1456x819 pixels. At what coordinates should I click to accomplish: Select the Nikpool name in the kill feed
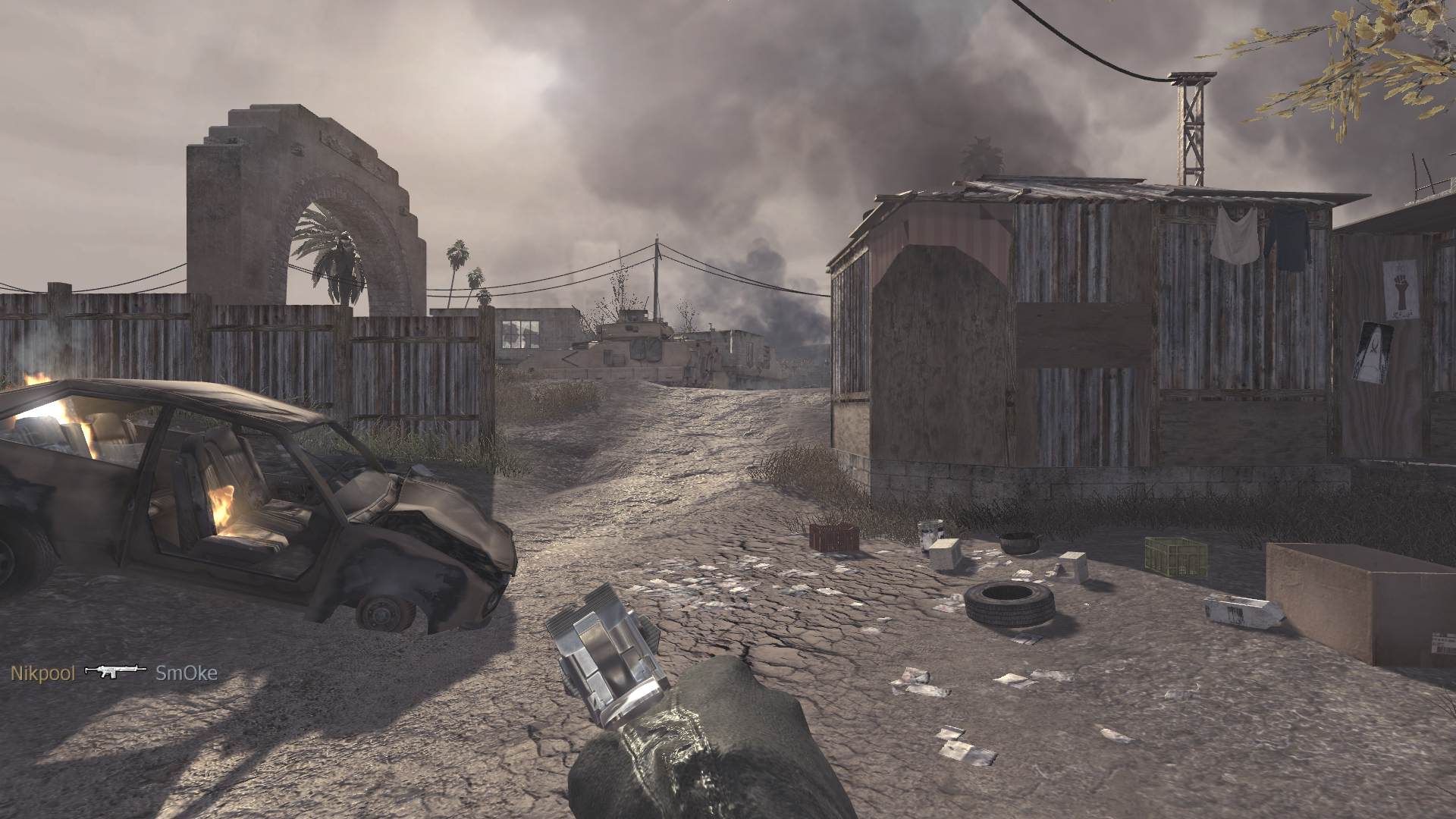pyautogui.click(x=42, y=673)
